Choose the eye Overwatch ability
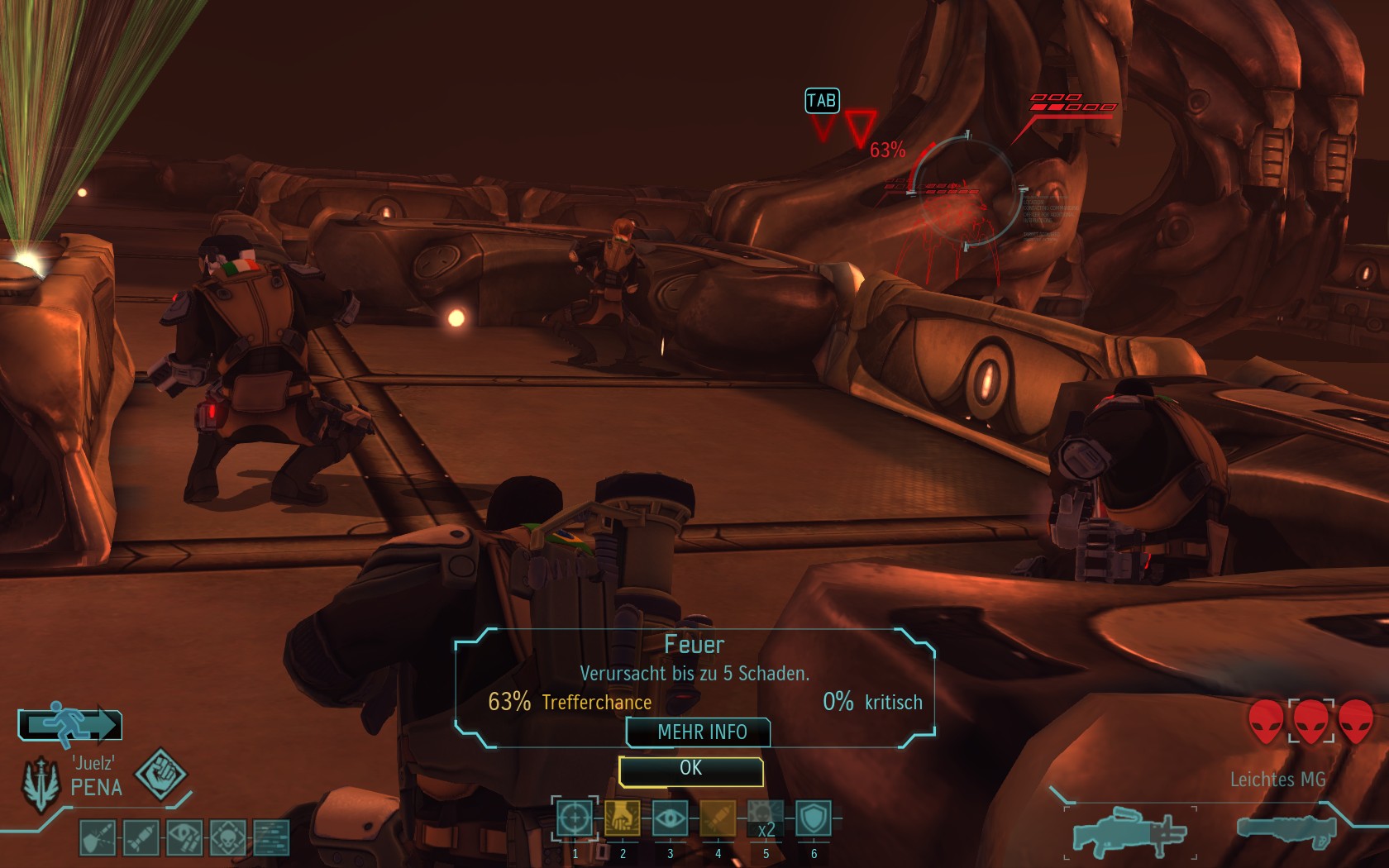This screenshot has width=1389, height=868. point(670,818)
